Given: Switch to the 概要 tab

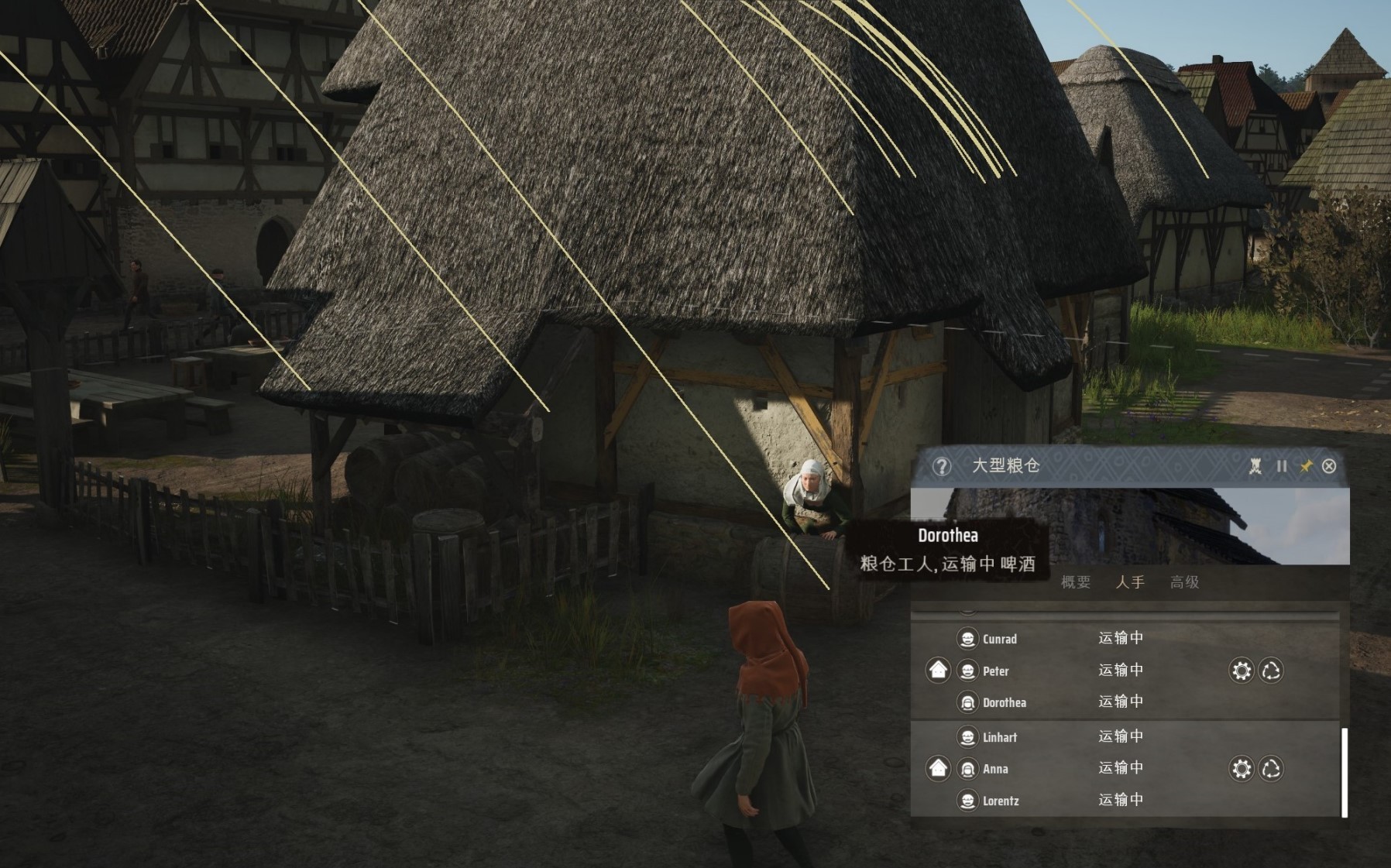Looking at the screenshot, I should [1075, 582].
